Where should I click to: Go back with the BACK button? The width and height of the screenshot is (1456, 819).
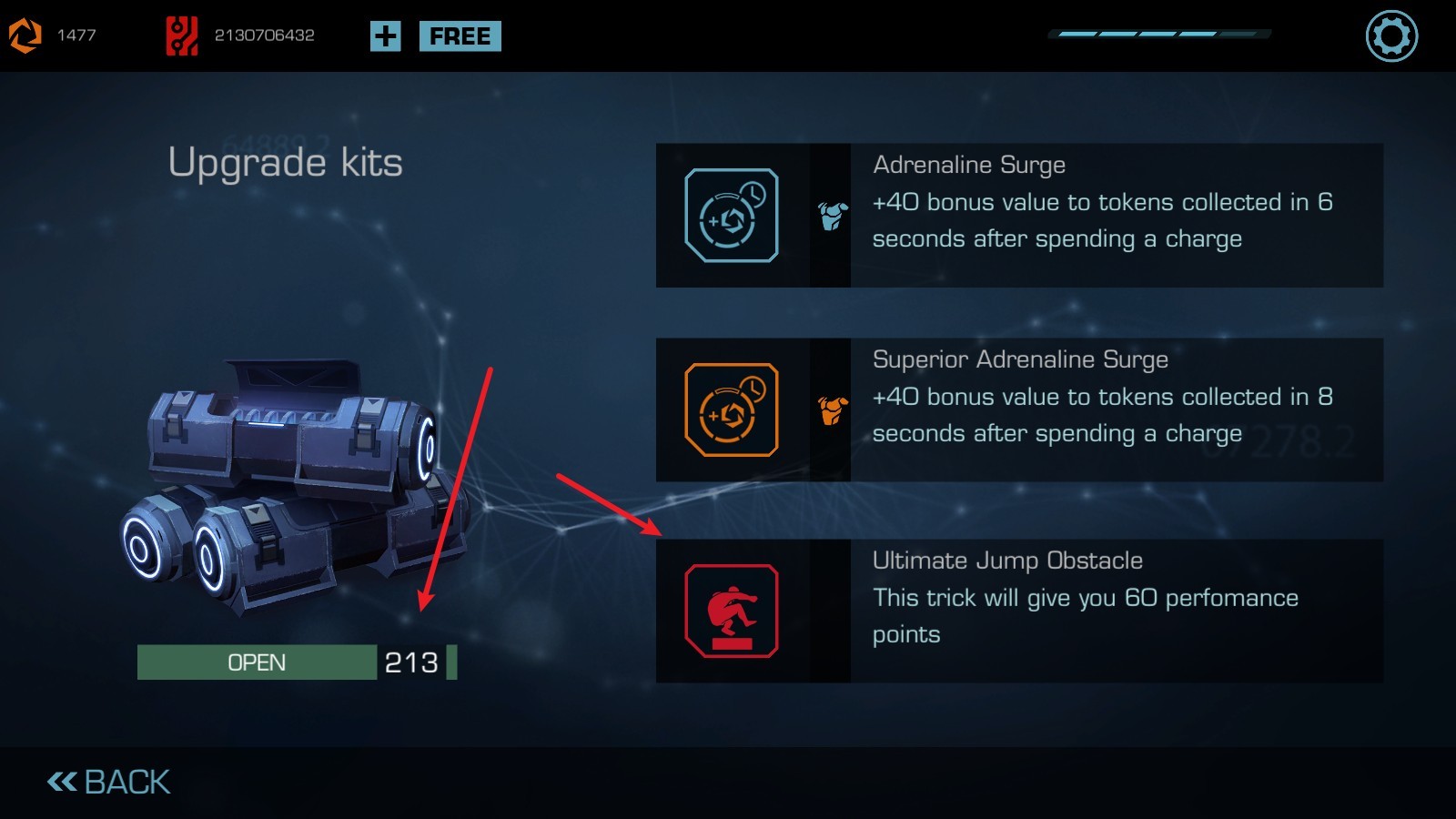coord(109,782)
